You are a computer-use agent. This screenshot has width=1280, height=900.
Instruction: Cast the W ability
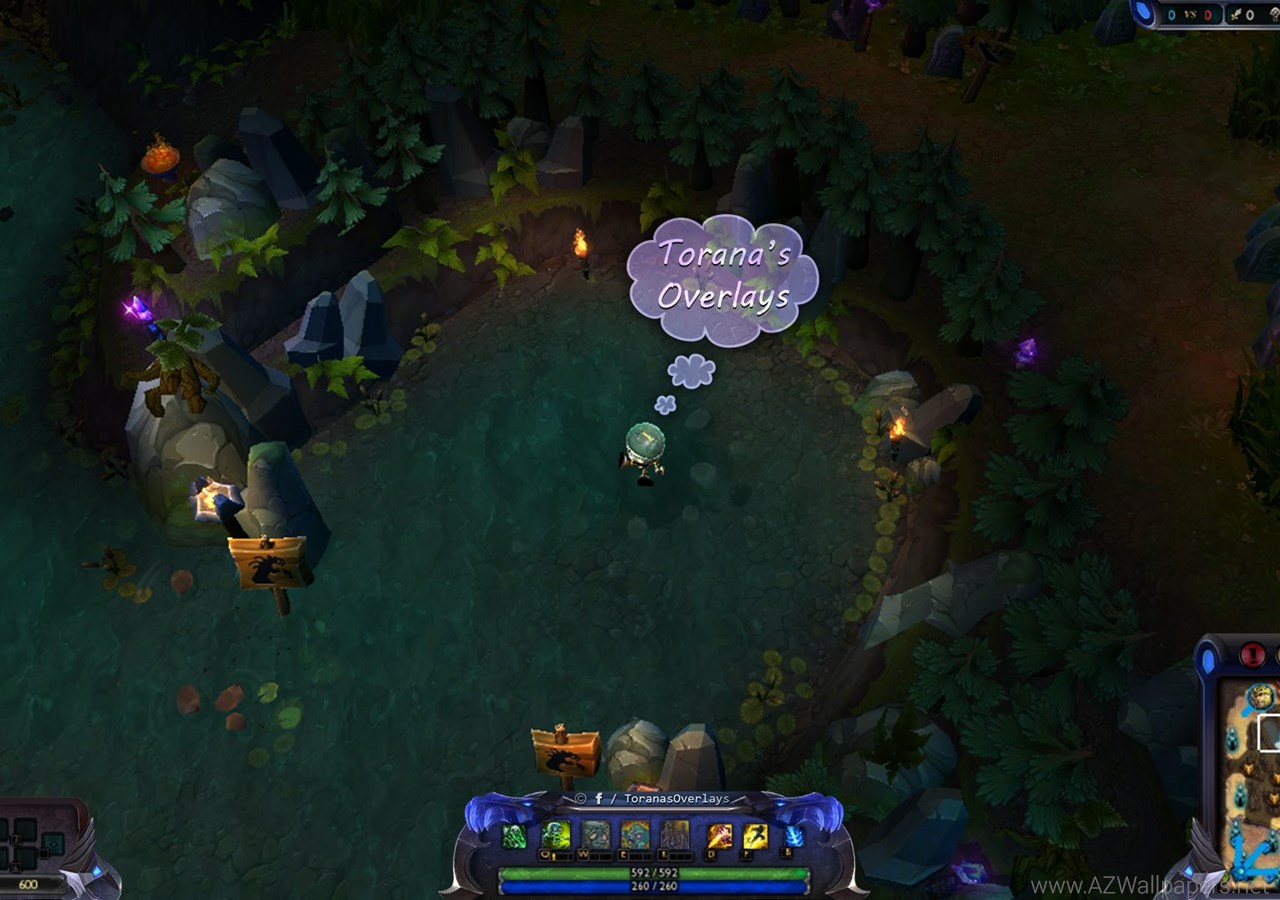596,835
